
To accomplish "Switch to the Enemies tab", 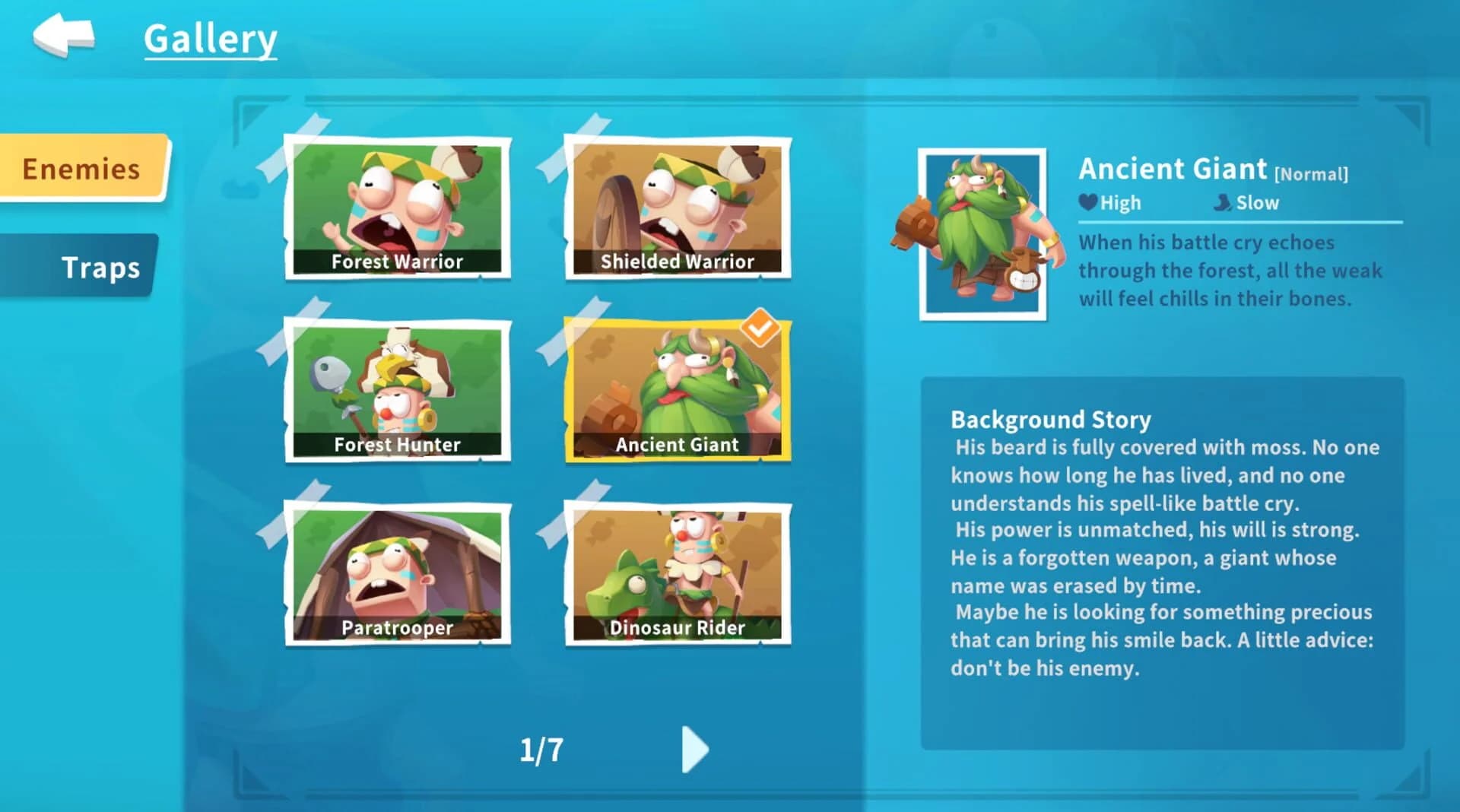I will pyautogui.click(x=84, y=169).
